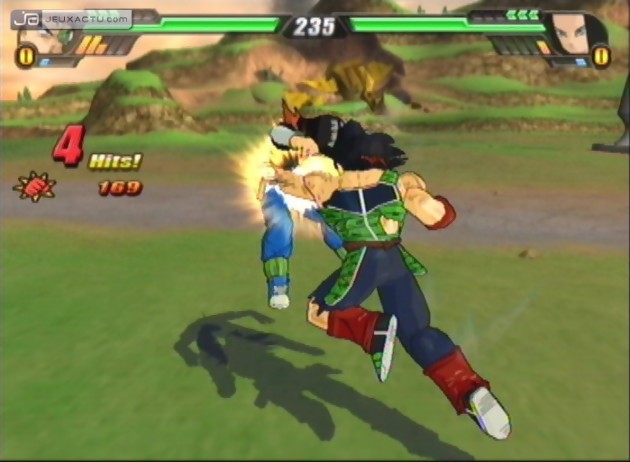Open the jeuxactu.com watermark logo
The height and width of the screenshot is (462, 630).
tap(72, 18)
